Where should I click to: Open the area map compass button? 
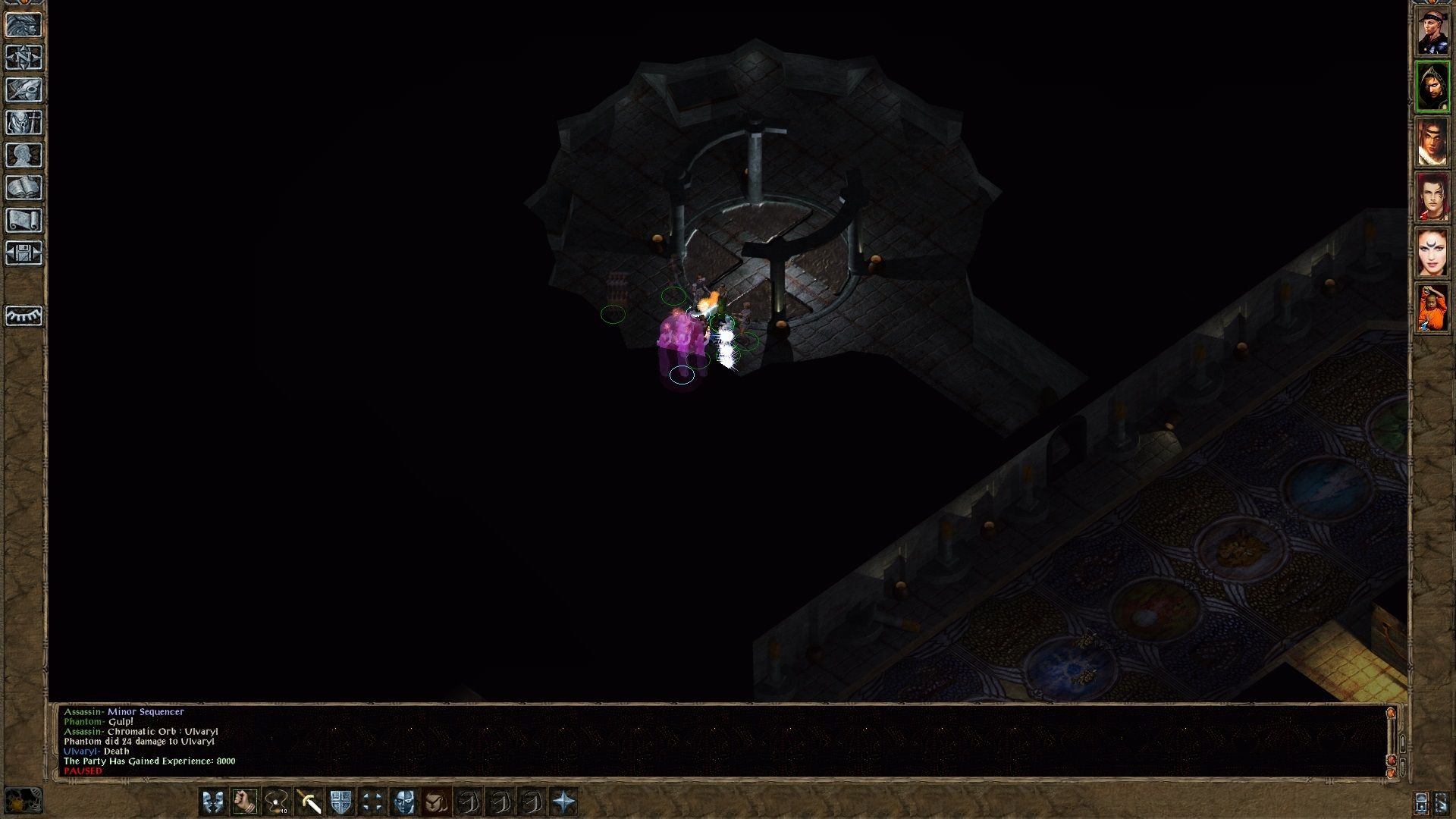click(24, 58)
